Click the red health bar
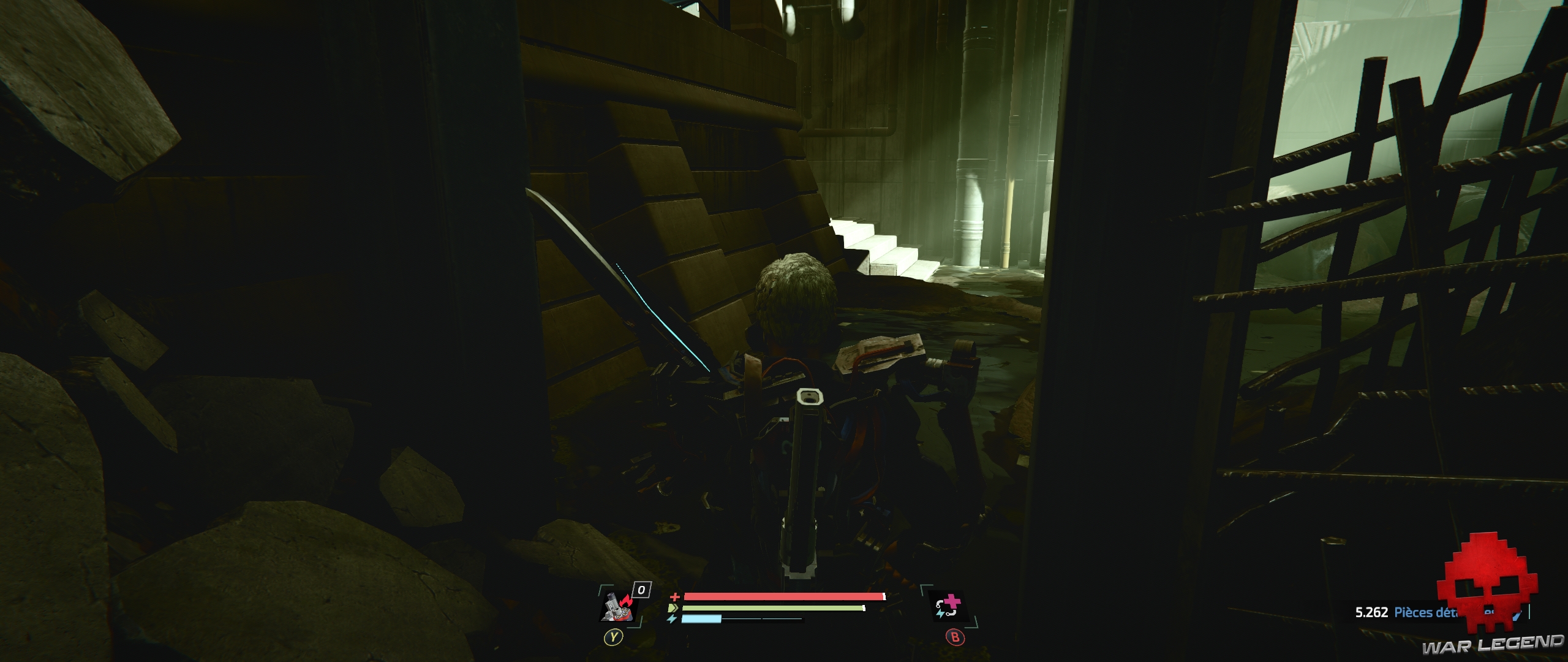Image resolution: width=1568 pixels, height=662 pixels. pos(784,596)
